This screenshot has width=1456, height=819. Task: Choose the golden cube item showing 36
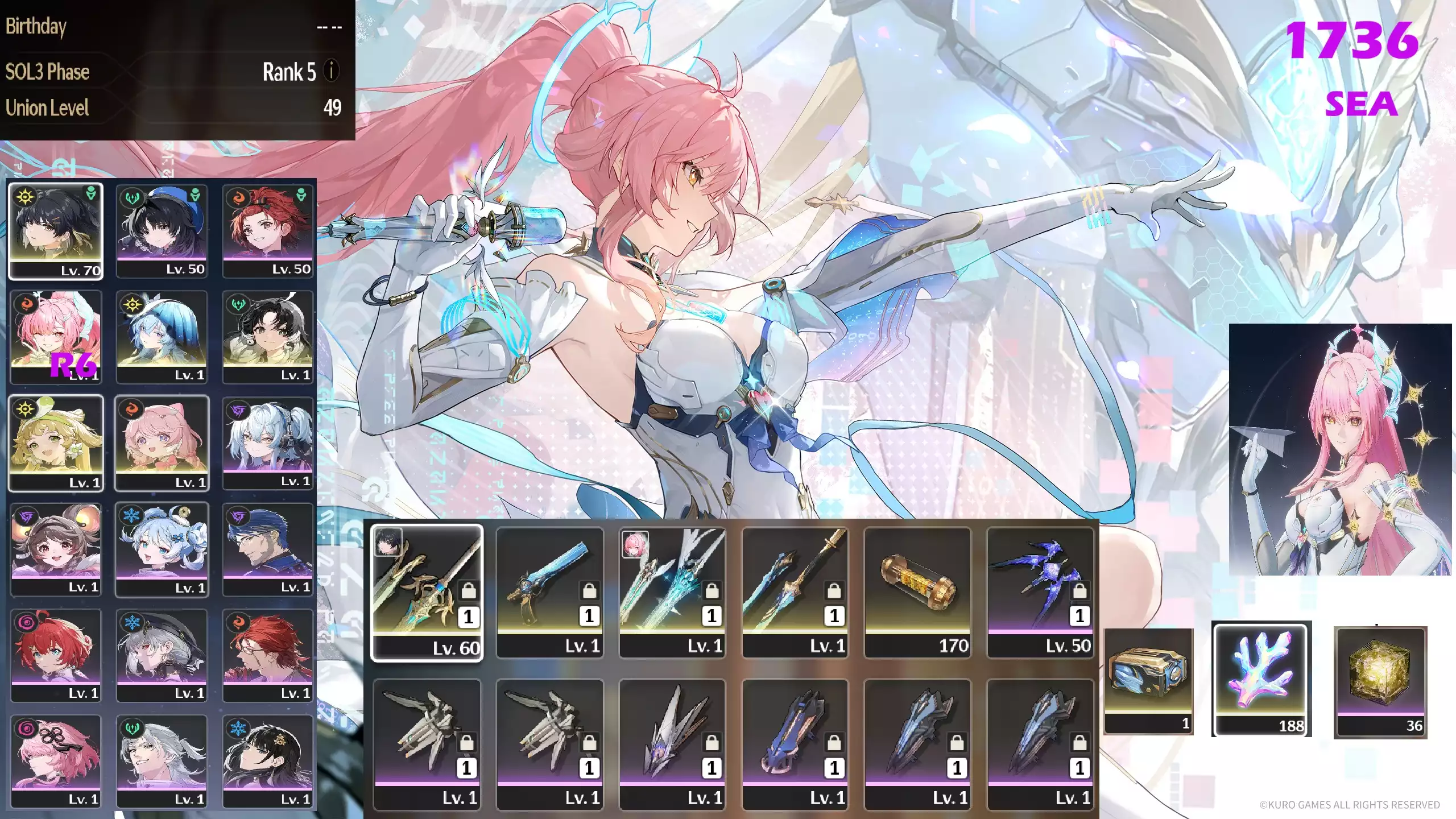[x=1380, y=682]
